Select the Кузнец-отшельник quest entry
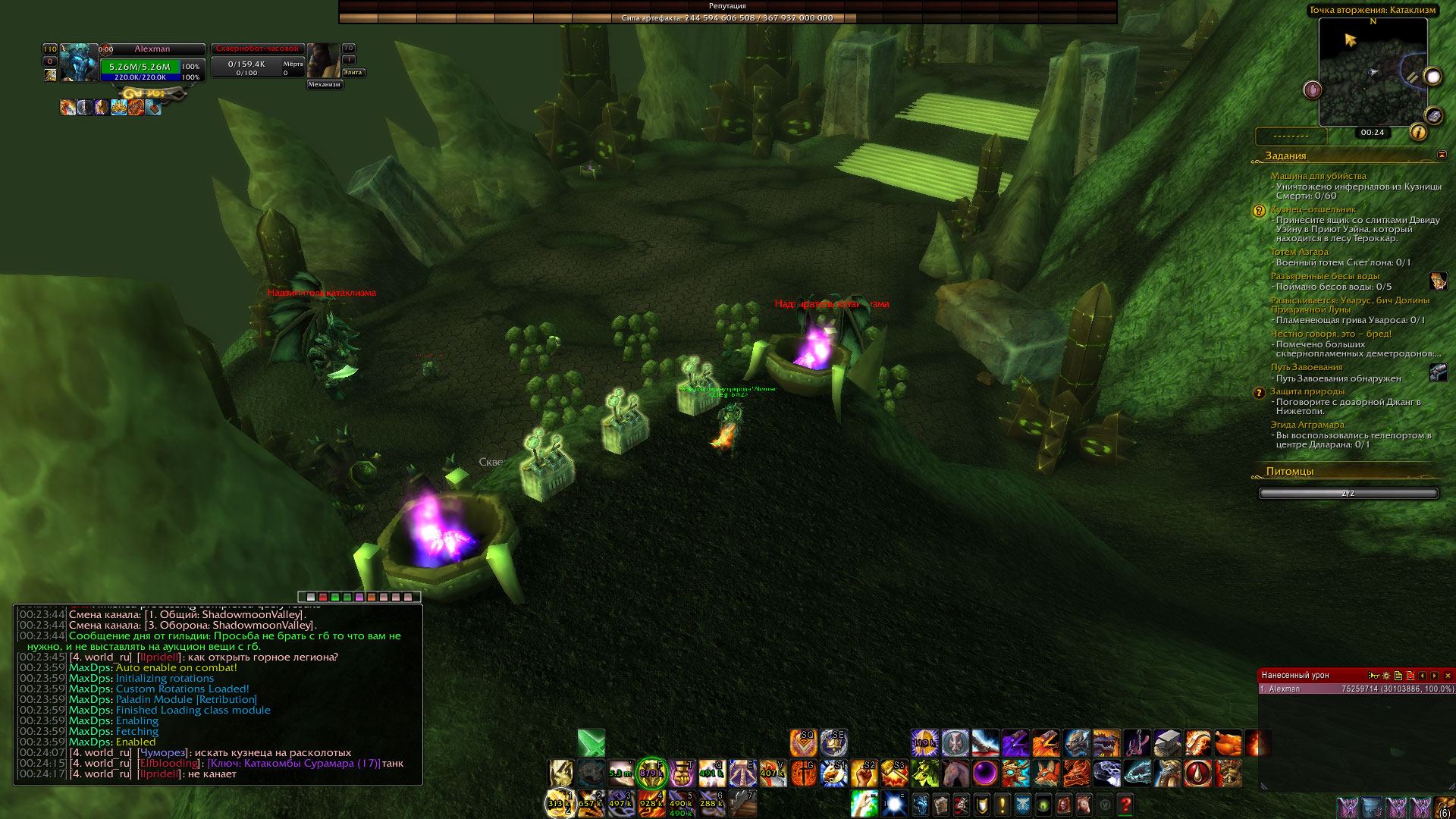The image size is (1456, 819). point(1313,209)
